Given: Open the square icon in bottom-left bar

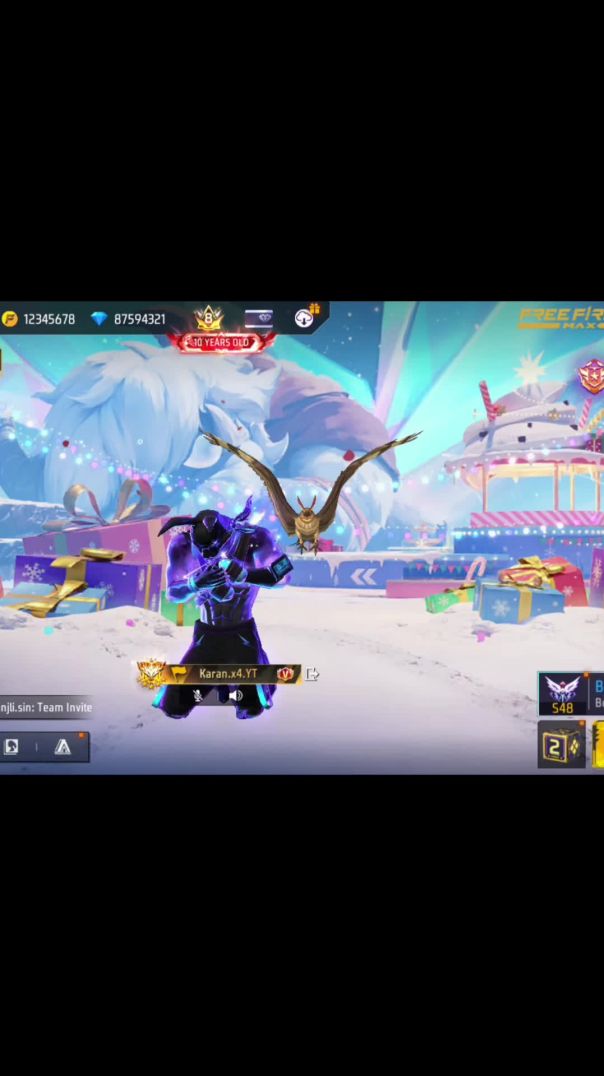Looking at the screenshot, I should (x=12, y=747).
